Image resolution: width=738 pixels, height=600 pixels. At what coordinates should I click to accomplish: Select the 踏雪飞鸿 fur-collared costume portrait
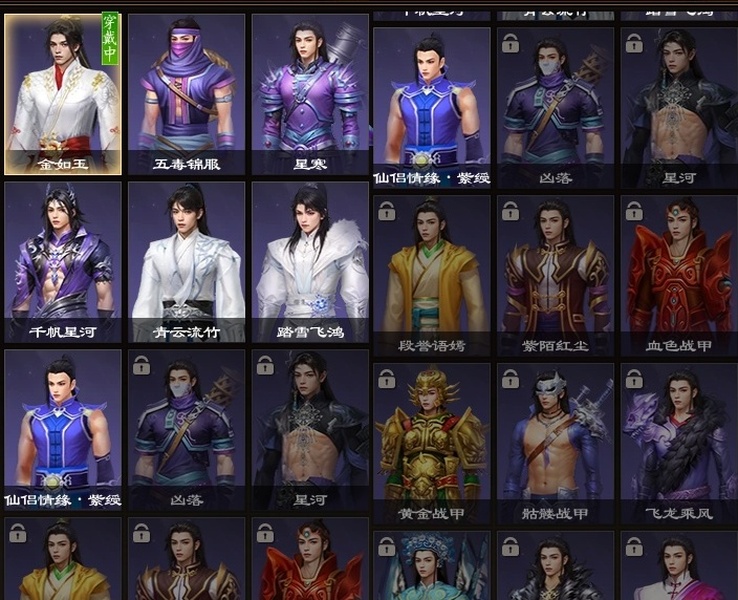point(310,262)
